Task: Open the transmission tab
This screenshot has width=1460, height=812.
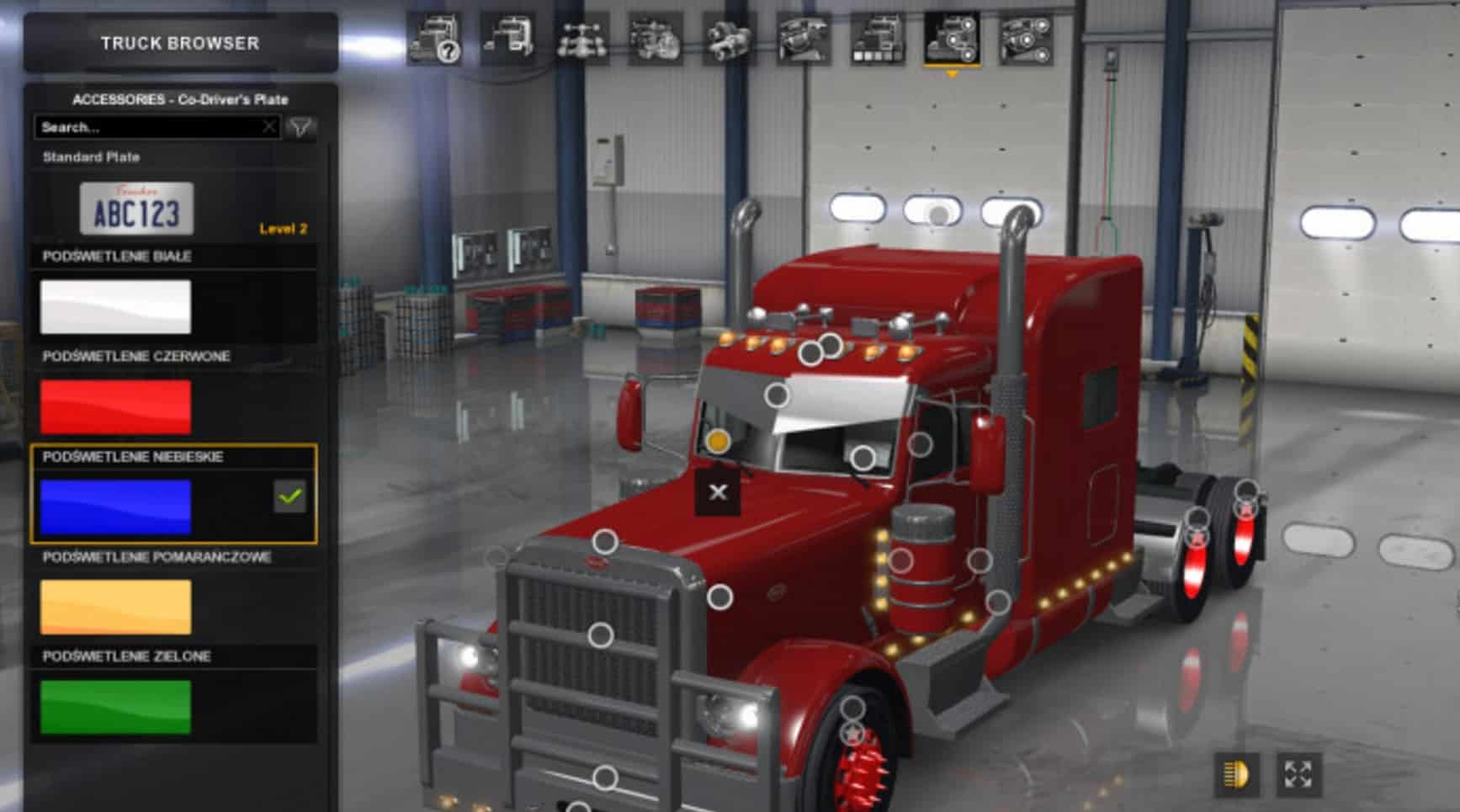Action: coord(729,39)
